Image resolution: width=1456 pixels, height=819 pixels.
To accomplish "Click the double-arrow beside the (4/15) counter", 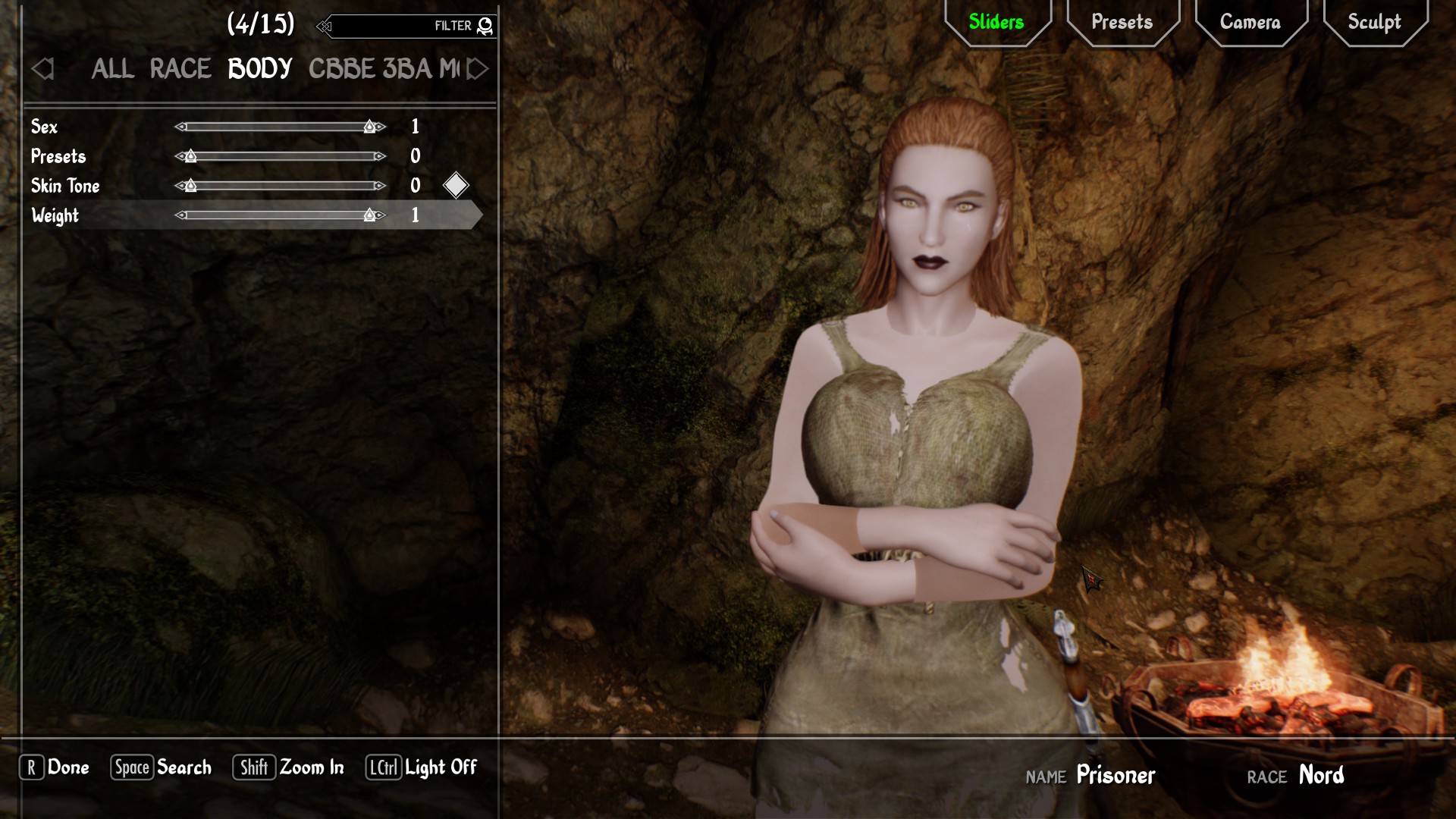I will 325,25.
